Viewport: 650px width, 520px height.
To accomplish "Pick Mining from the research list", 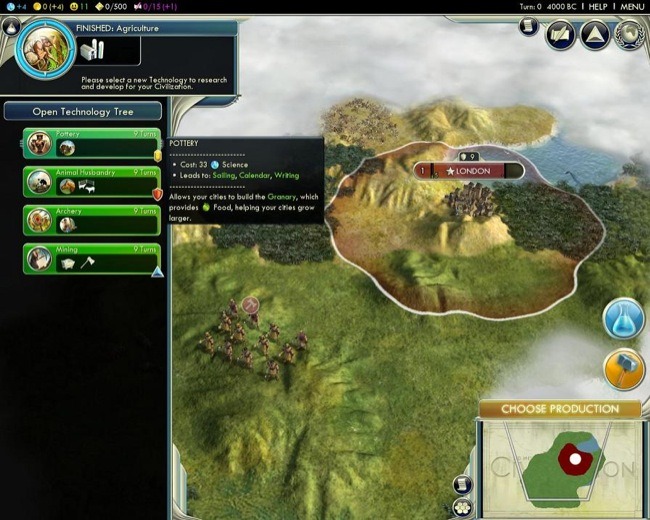I will (92, 258).
